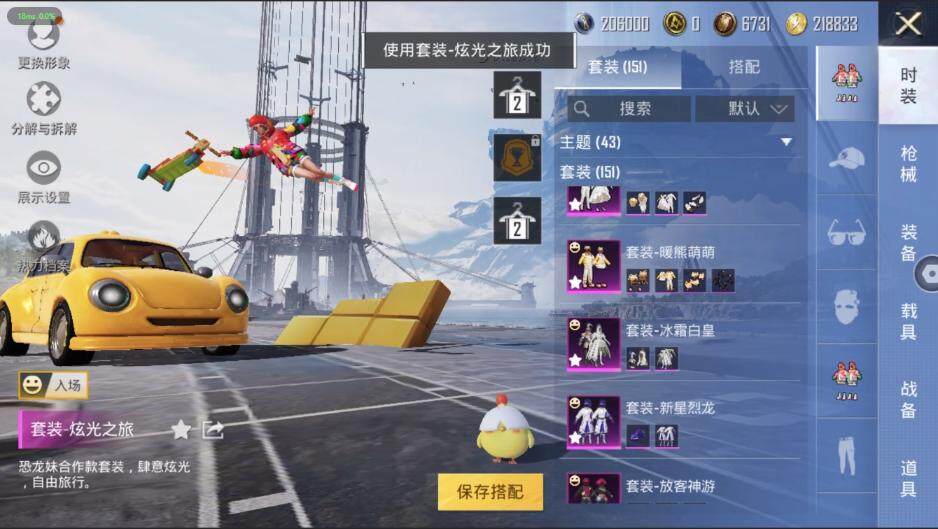Viewport: 938px width, 529px height.
Task: Select the hat category icon
Action: click(x=846, y=156)
